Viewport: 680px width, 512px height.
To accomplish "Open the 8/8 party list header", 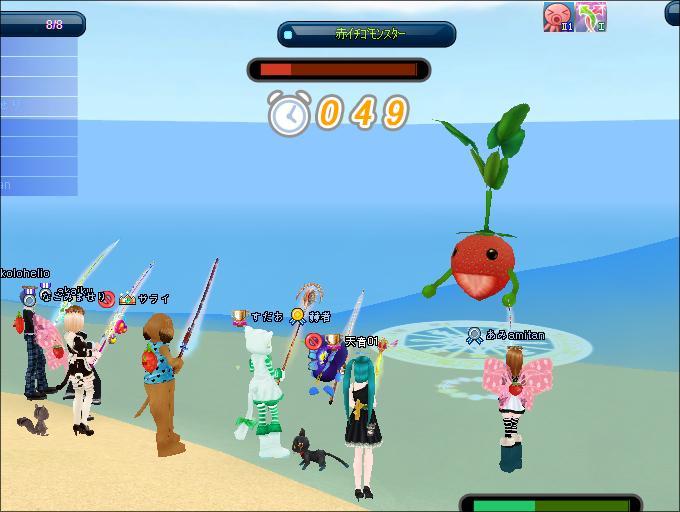I will pos(40,23).
